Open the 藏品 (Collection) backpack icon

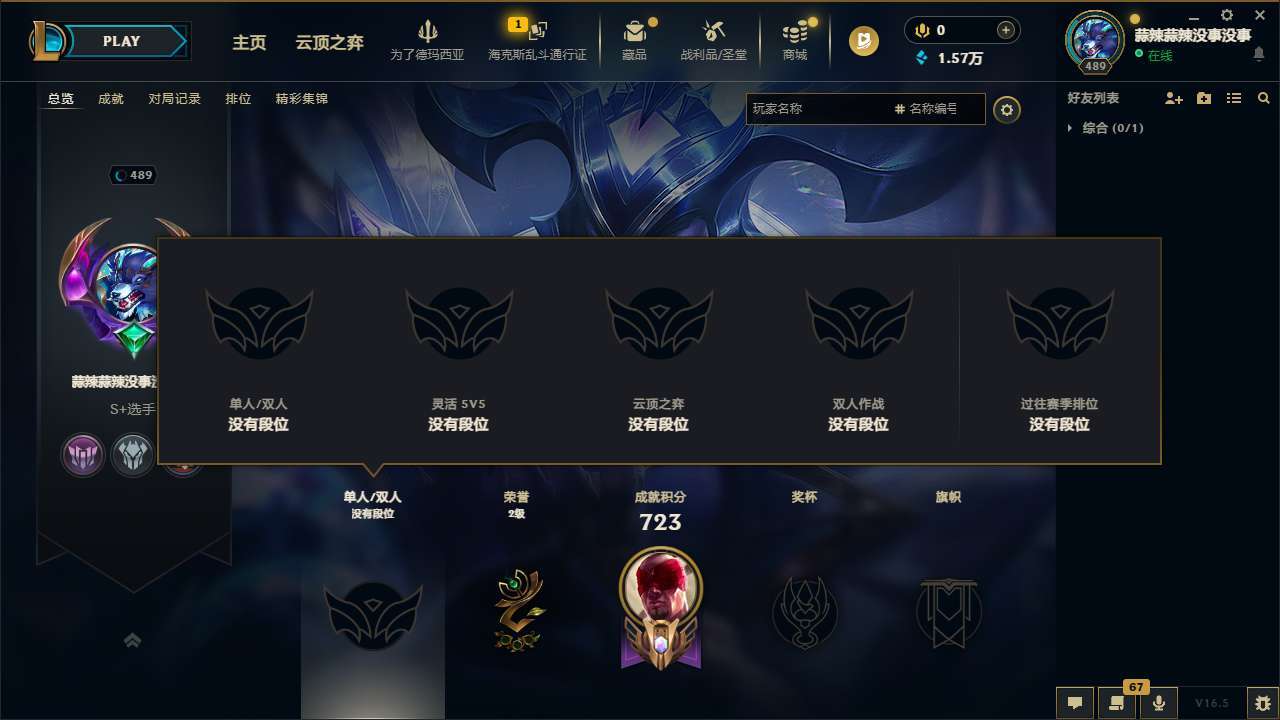pos(637,32)
